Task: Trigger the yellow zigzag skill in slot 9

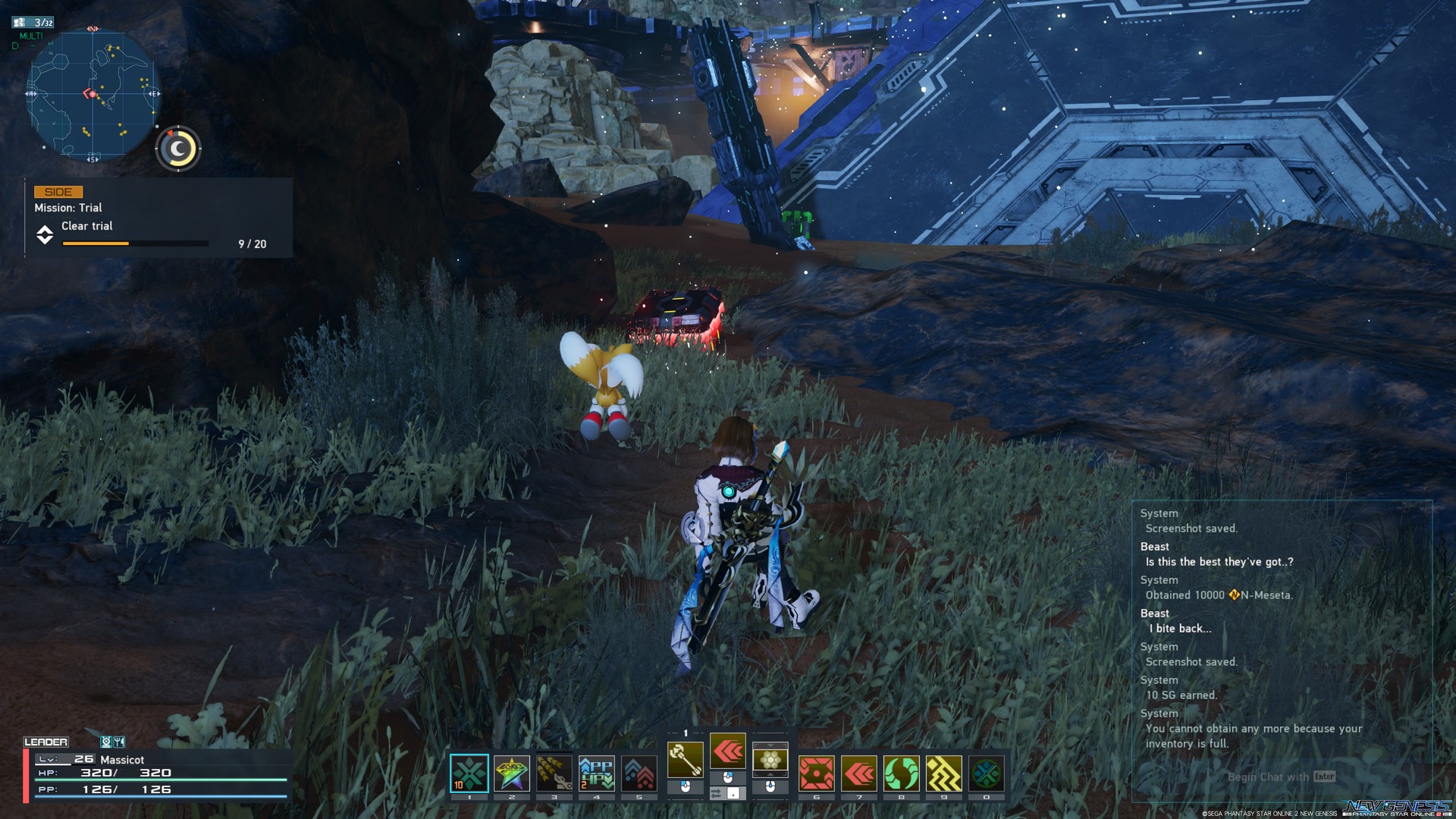Action: tap(944, 773)
